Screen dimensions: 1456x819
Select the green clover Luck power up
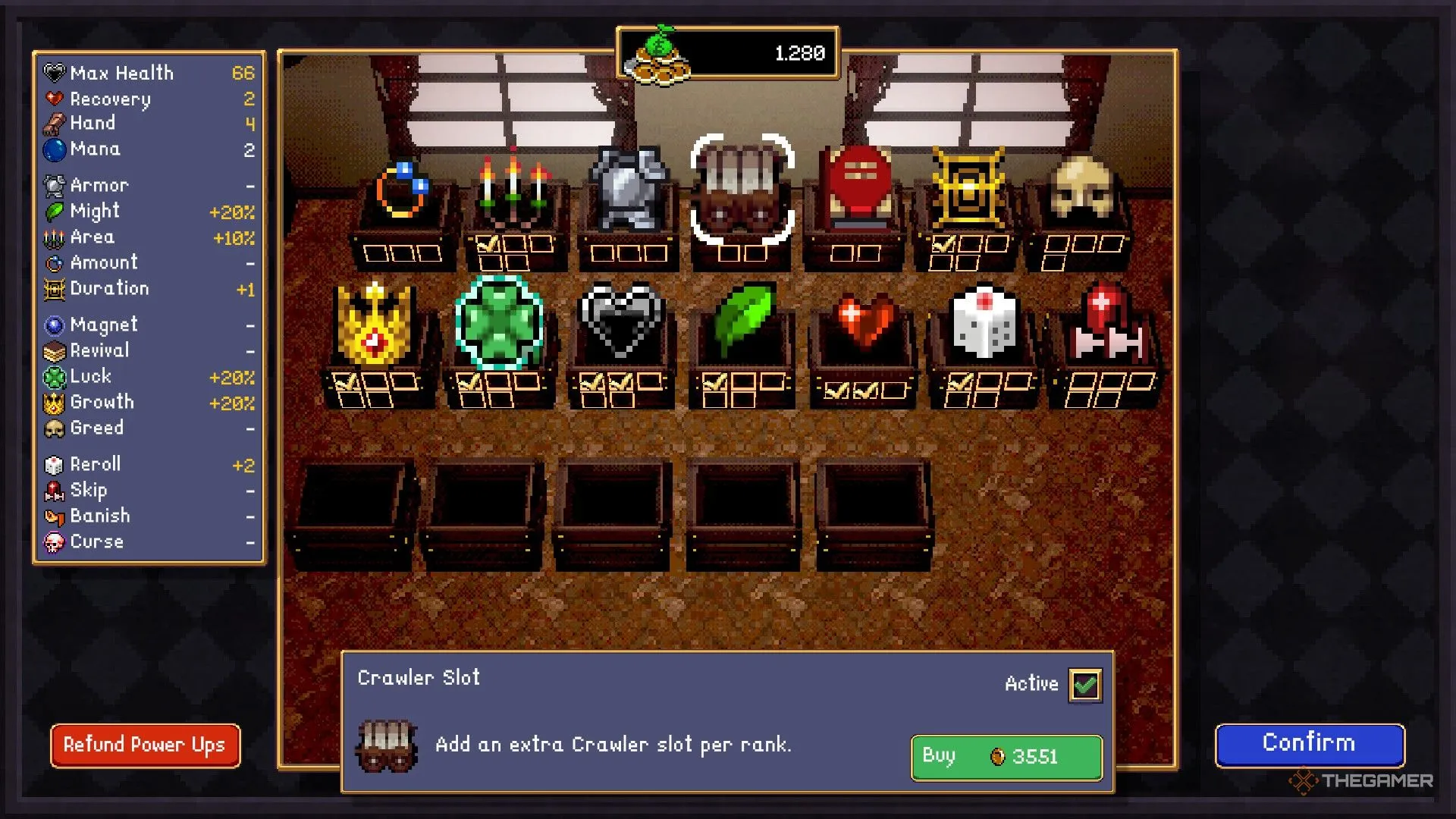coord(499,322)
